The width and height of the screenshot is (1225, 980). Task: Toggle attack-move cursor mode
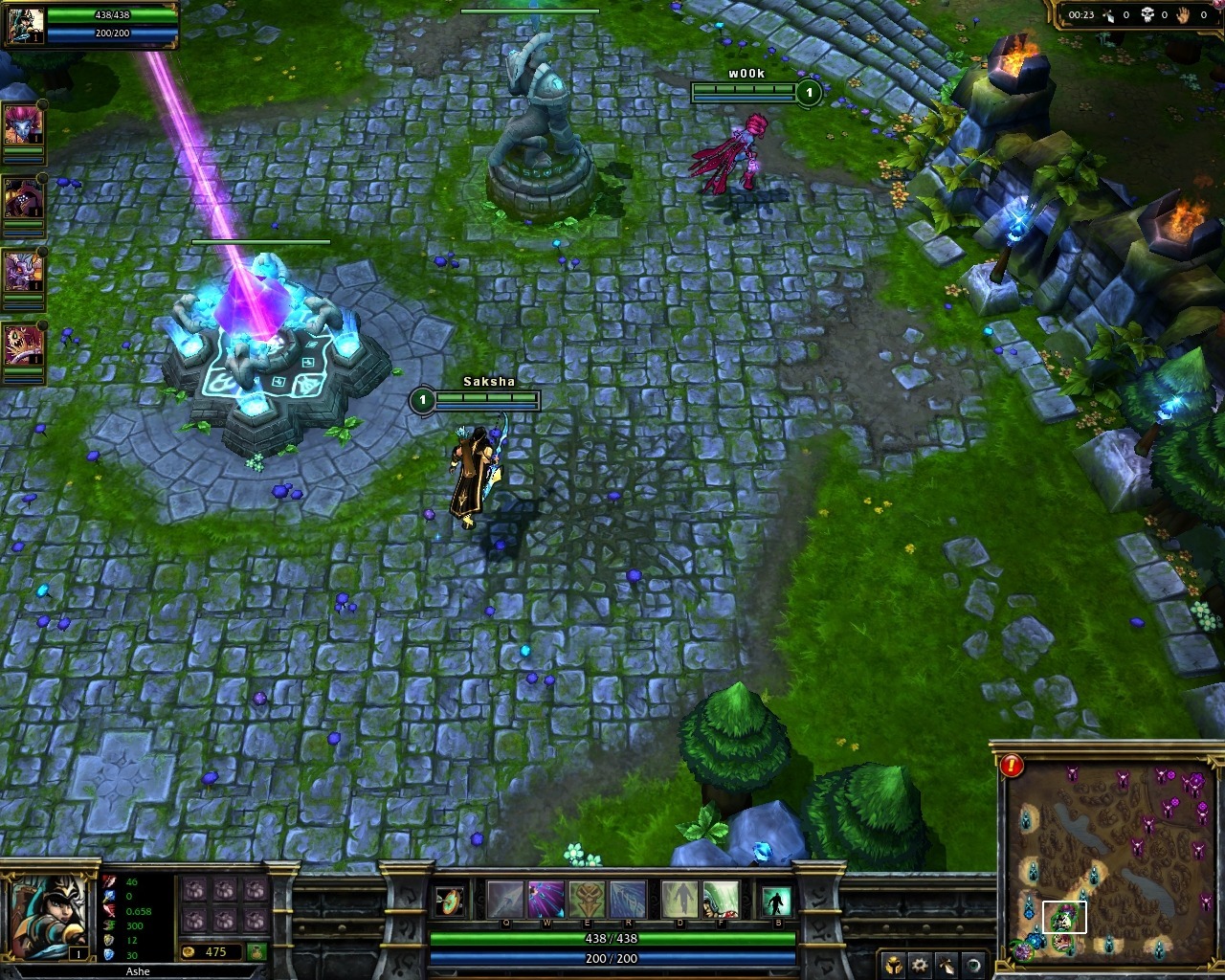[945, 966]
